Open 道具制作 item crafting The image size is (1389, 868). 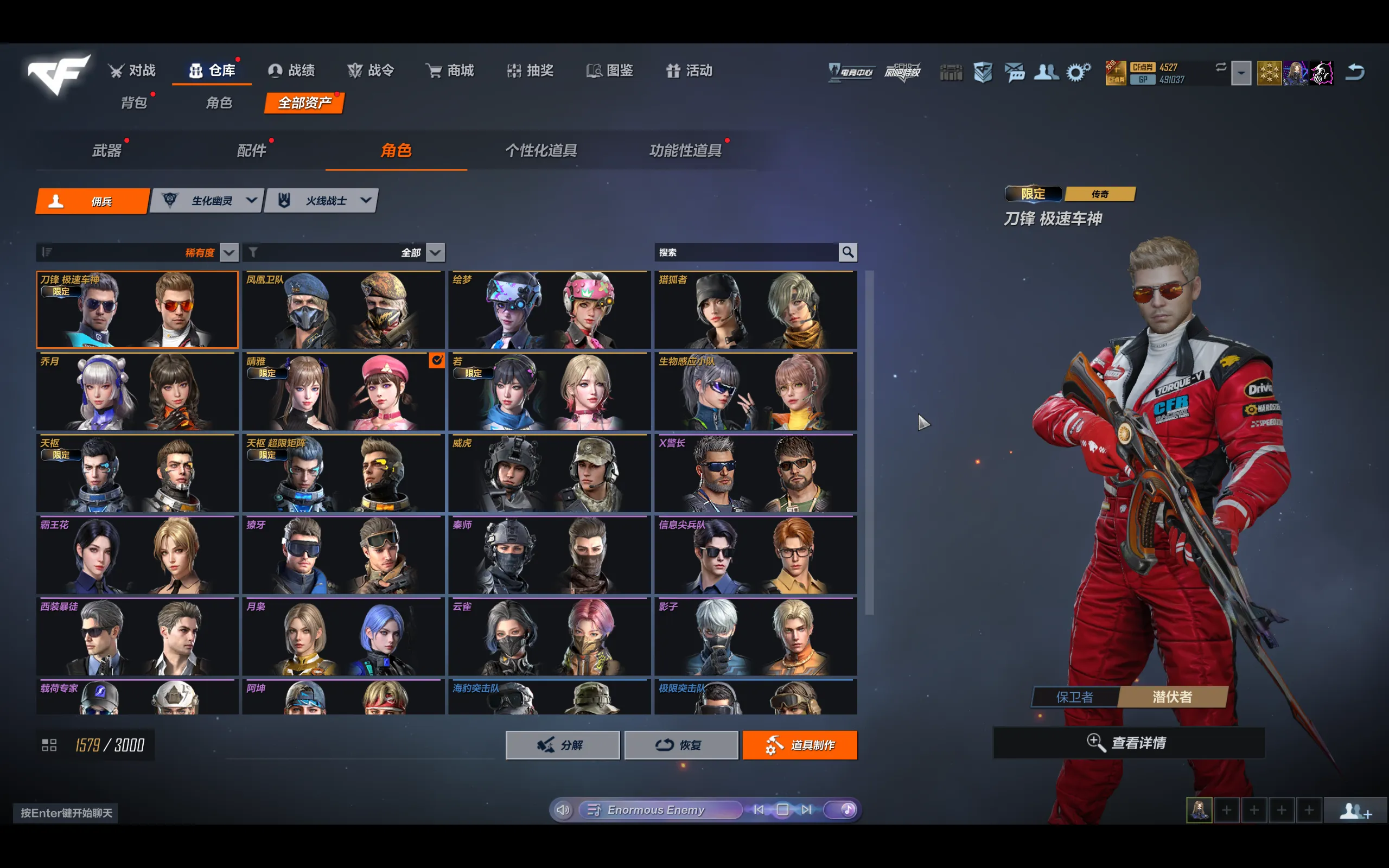pyautogui.click(x=800, y=745)
